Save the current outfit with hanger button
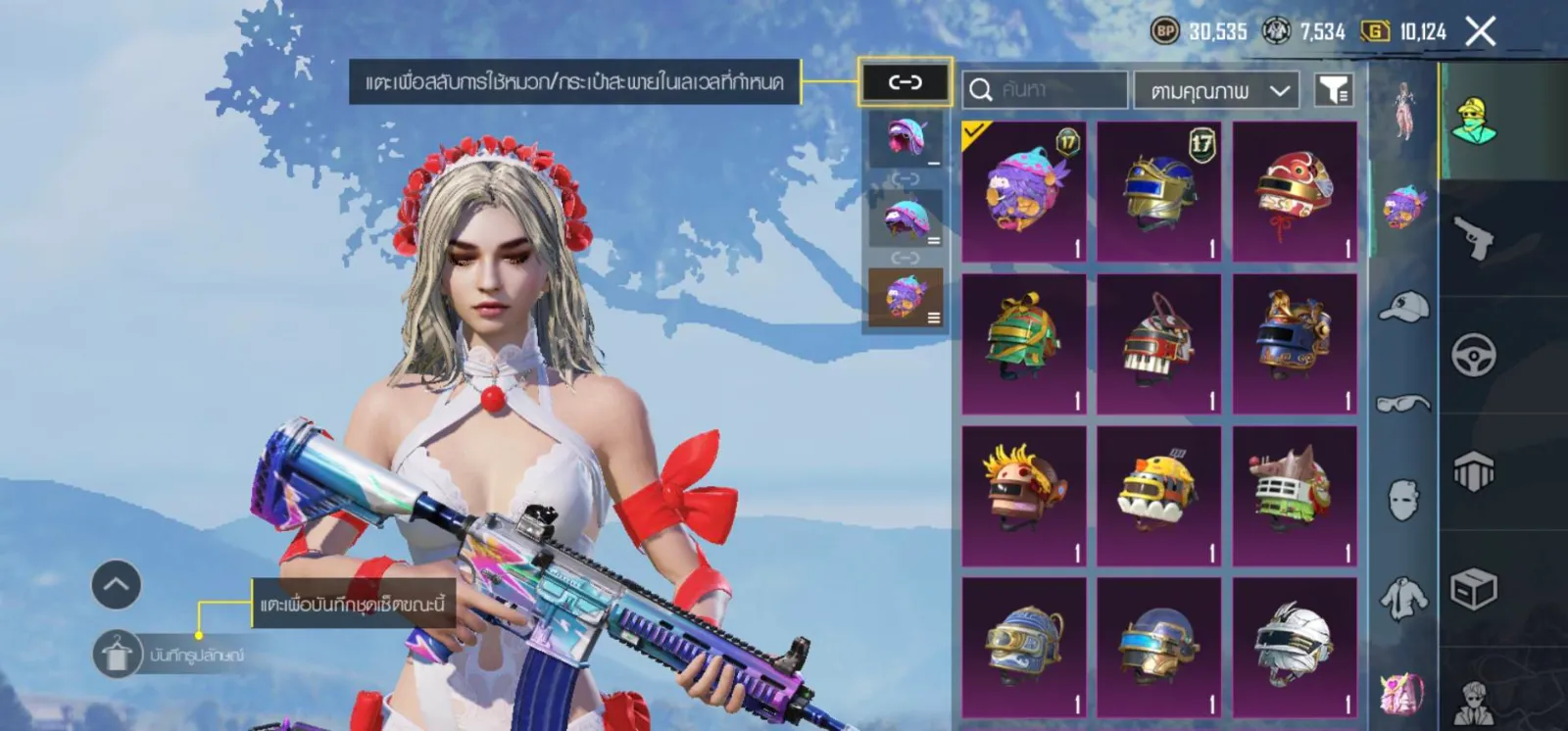The height and width of the screenshot is (731, 1568). (118, 655)
